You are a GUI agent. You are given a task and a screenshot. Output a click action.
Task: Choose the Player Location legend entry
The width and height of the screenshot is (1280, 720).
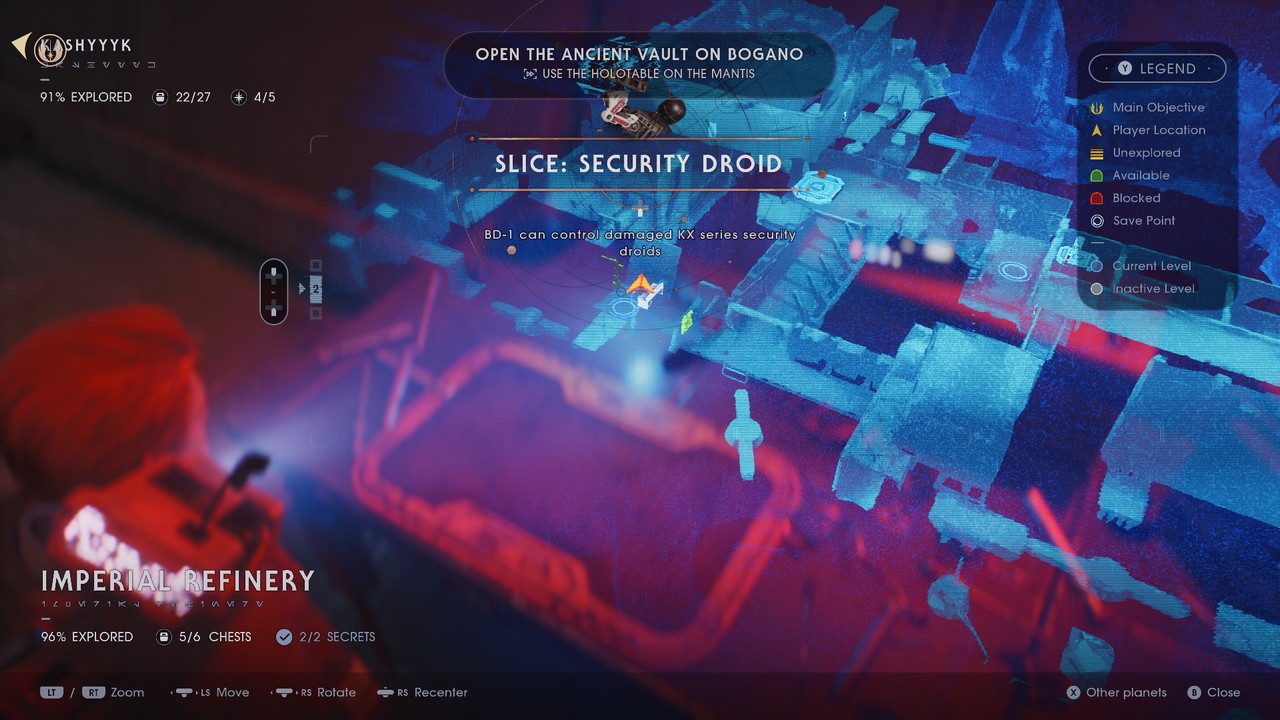(x=1158, y=130)
